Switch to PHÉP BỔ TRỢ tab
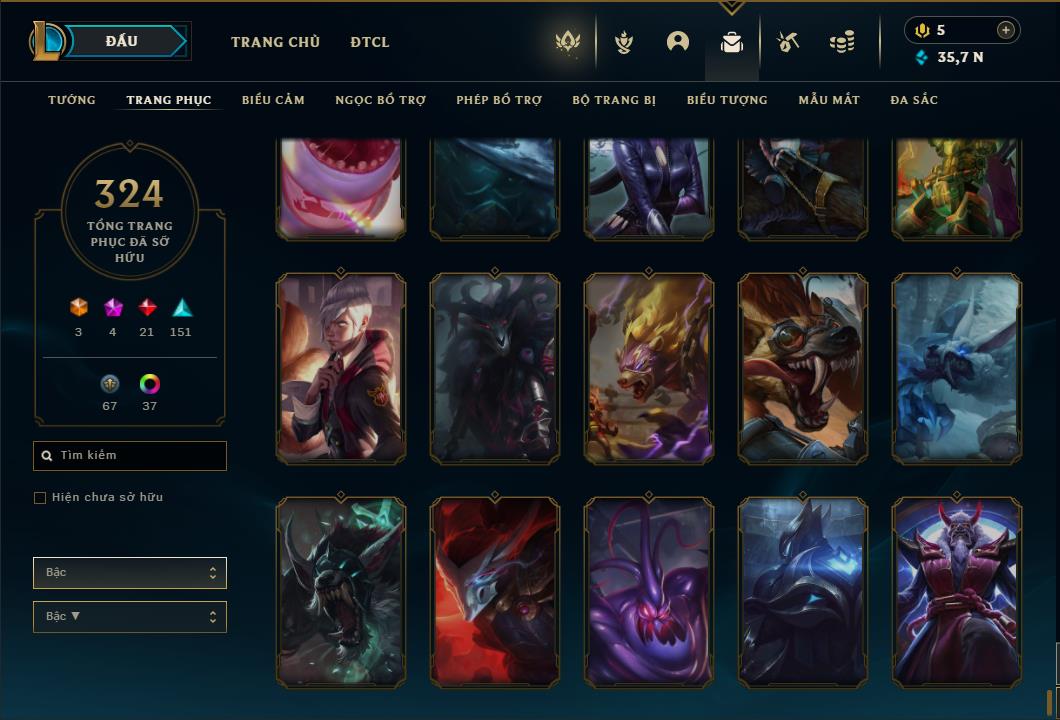This screenshot has height=720, width=1060. click(499, 100)
